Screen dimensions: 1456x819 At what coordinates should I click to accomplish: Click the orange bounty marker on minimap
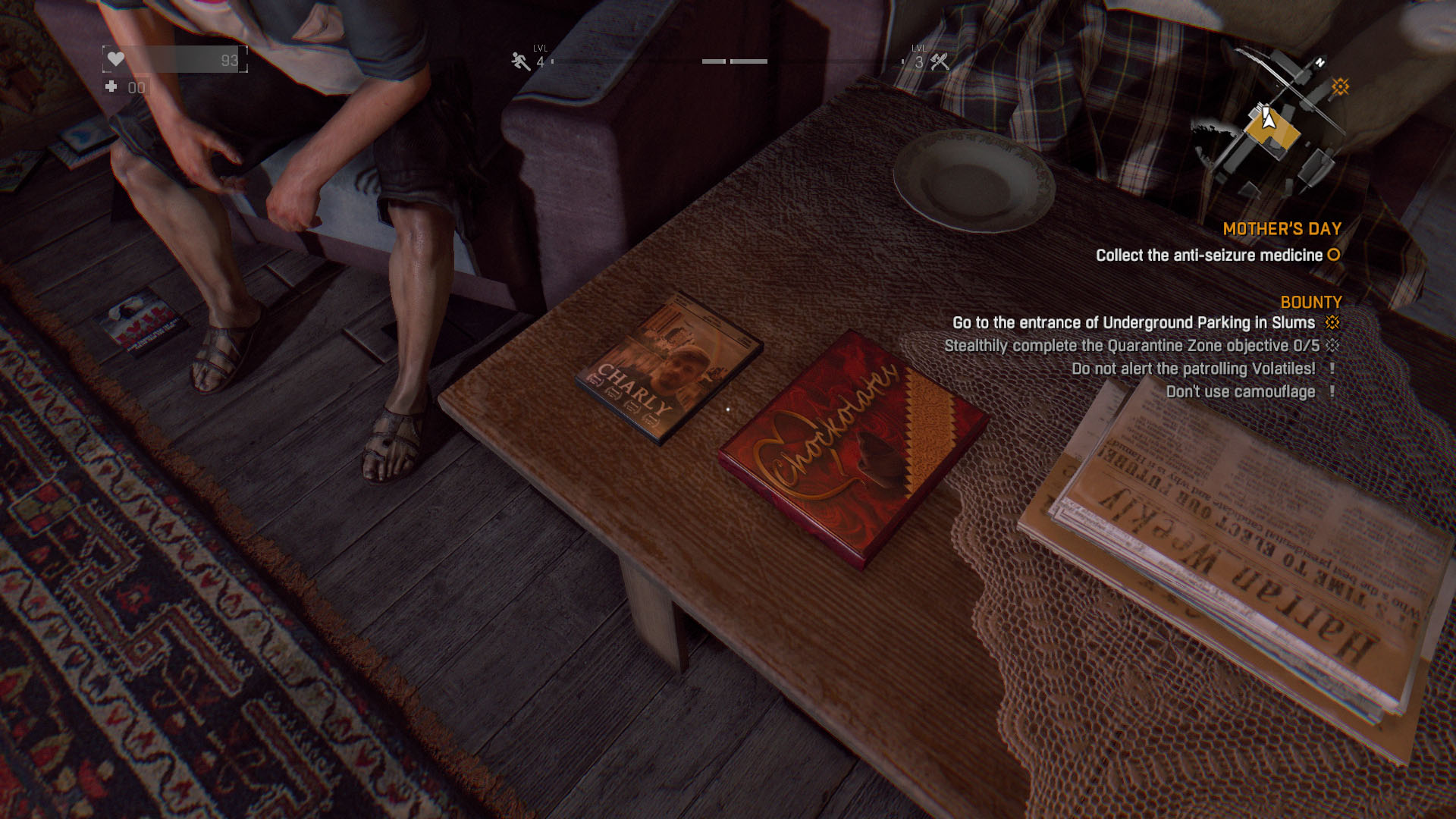coord(1340,86)
